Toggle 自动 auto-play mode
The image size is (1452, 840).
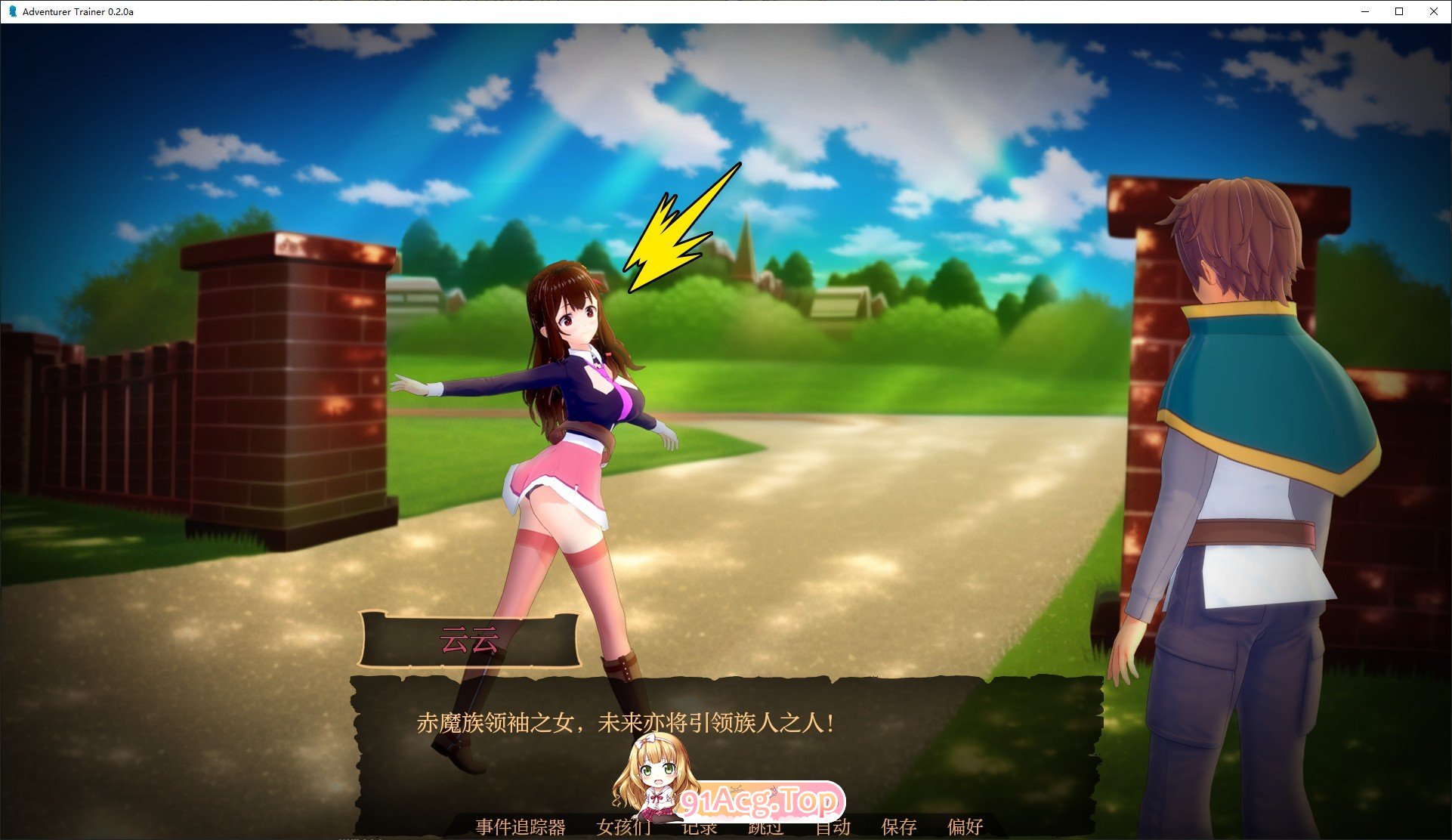832,828
